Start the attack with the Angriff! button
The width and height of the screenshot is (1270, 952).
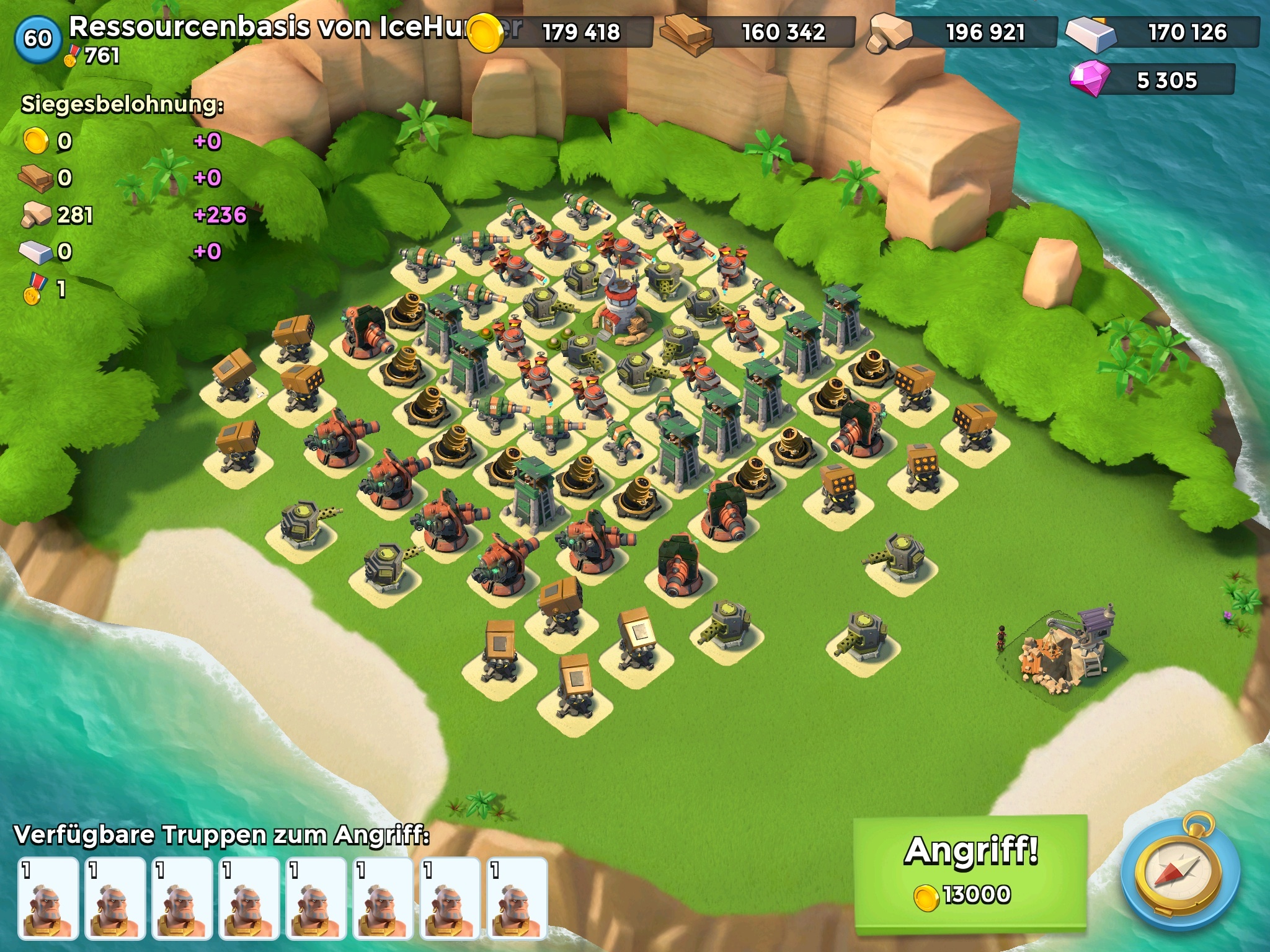click(x=970, y=871)
